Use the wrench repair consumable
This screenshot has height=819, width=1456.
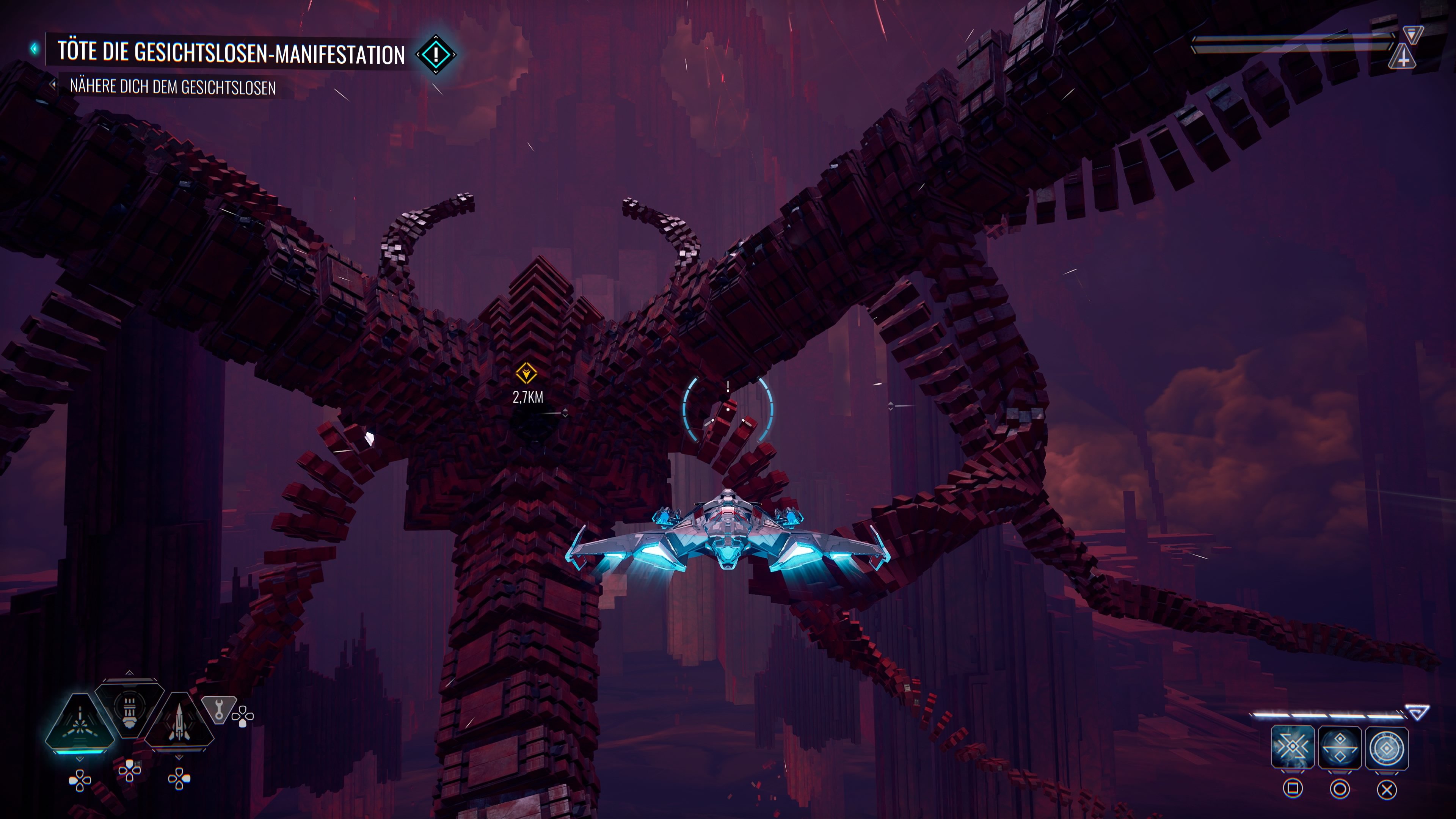(x=219, y=708)
